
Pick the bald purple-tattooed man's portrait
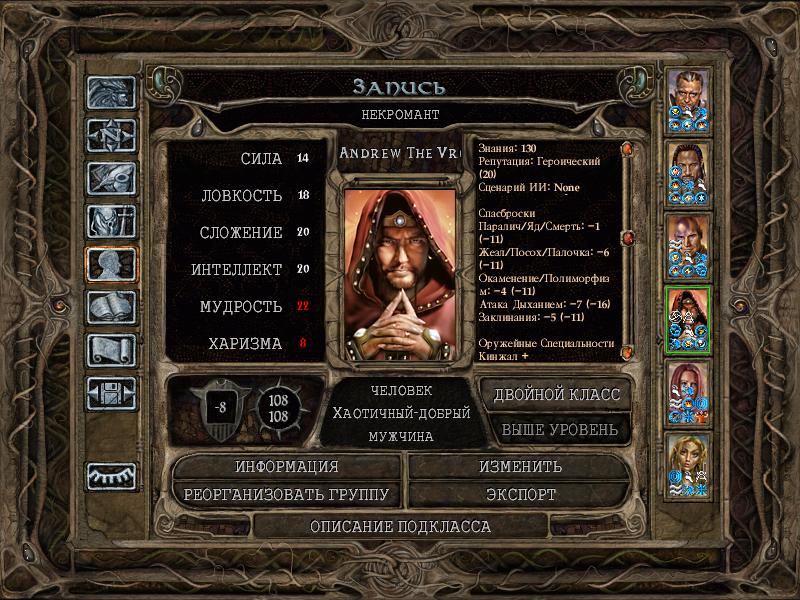[x=688, y=245]
